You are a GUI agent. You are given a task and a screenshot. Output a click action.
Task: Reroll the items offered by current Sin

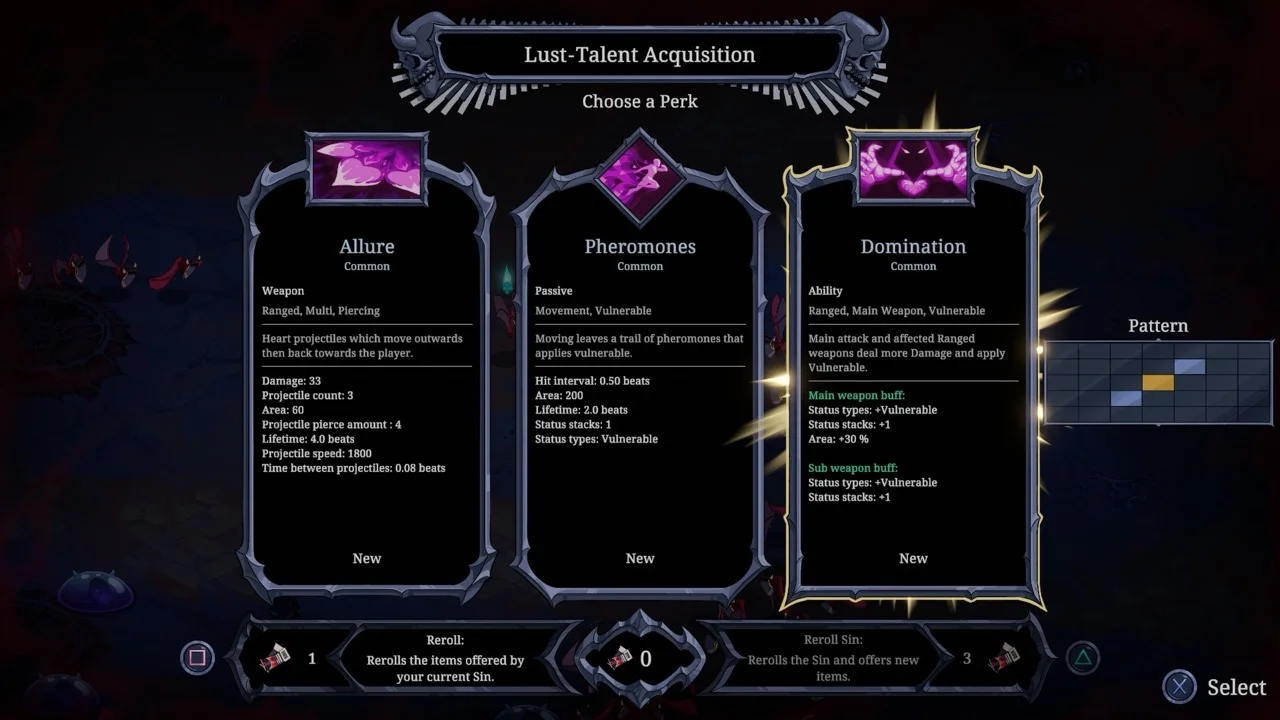point(444,659)
